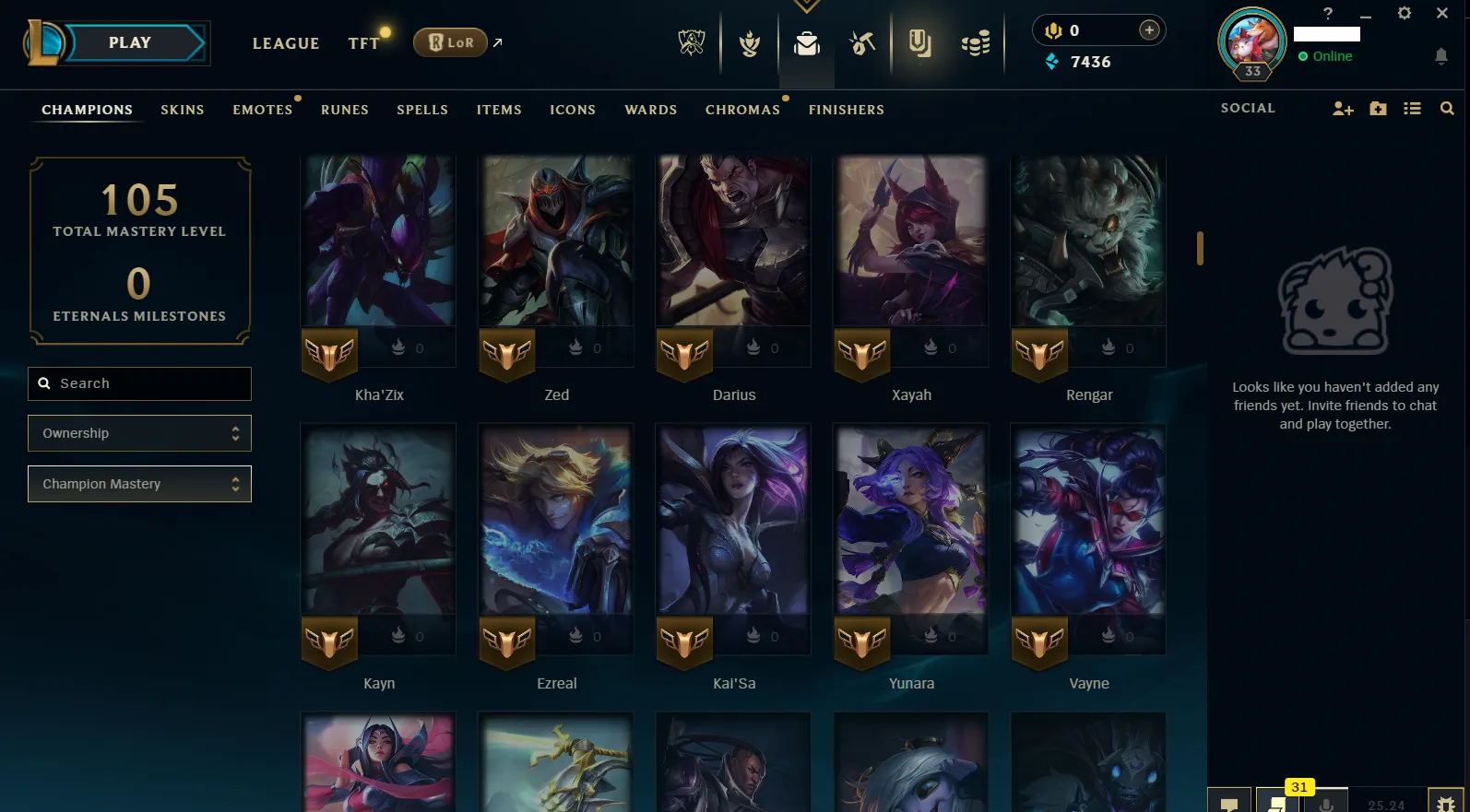Open notifications via the bell icon

(x=1440, y=56)
